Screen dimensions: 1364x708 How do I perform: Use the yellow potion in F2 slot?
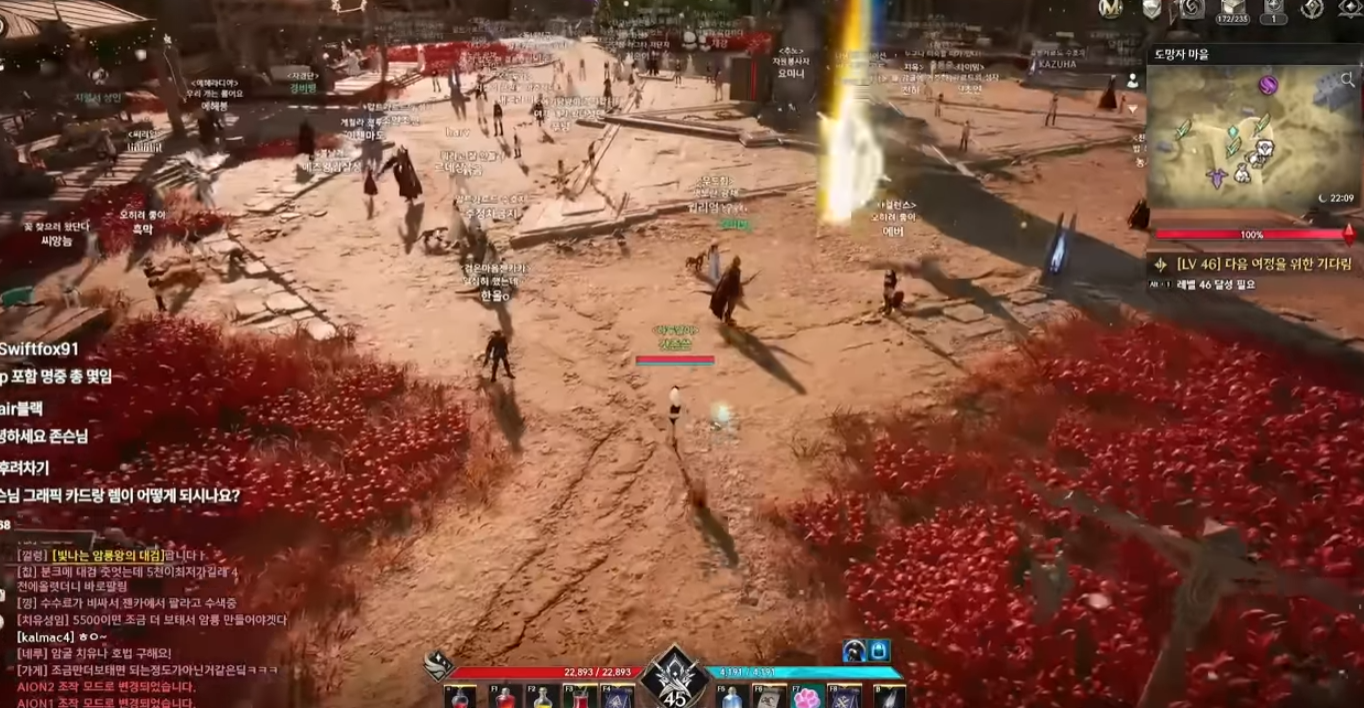pyautogui.click(x=540, y=697)
